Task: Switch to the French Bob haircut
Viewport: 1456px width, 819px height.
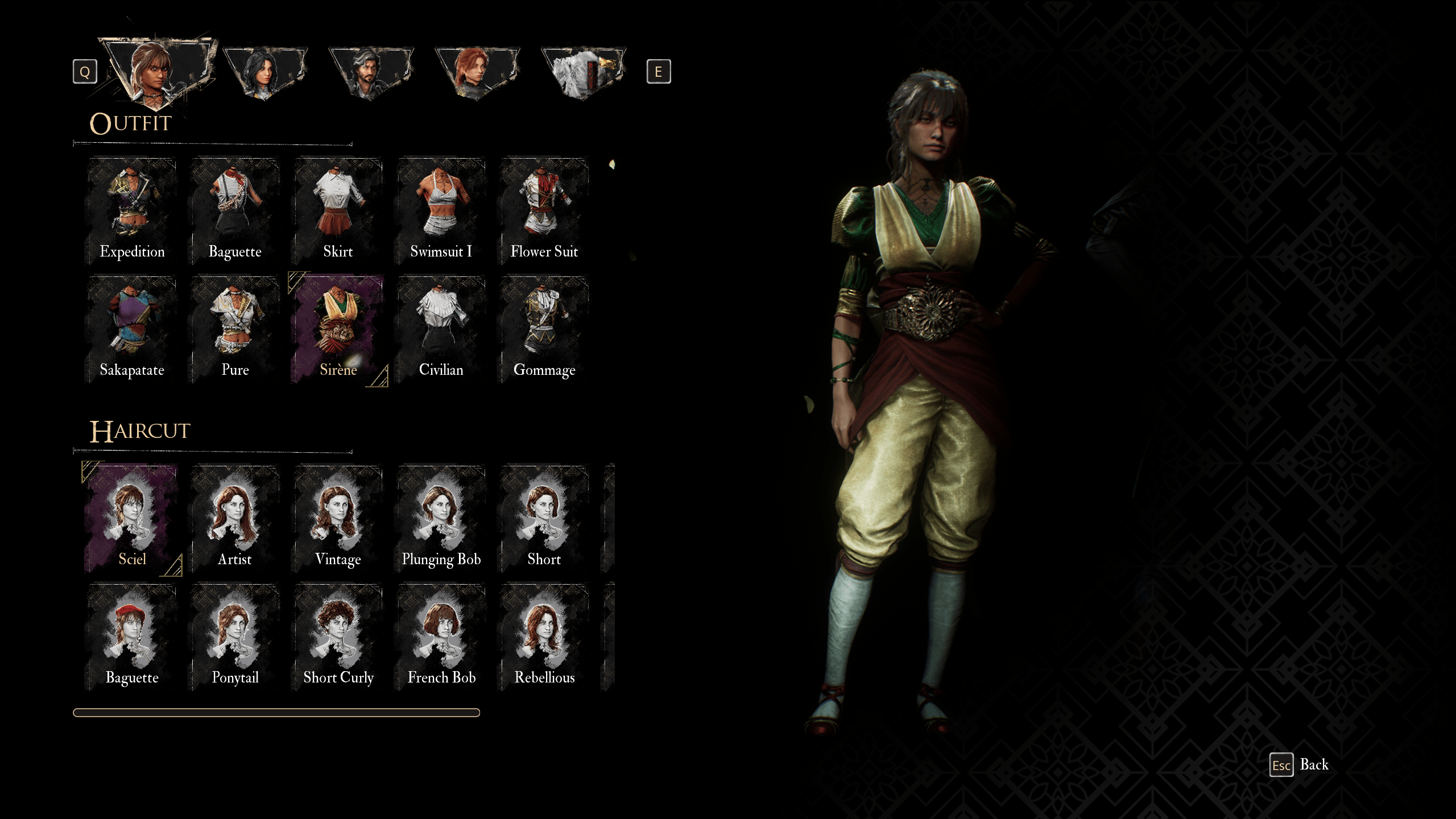Action: click(x=441, y=631)
